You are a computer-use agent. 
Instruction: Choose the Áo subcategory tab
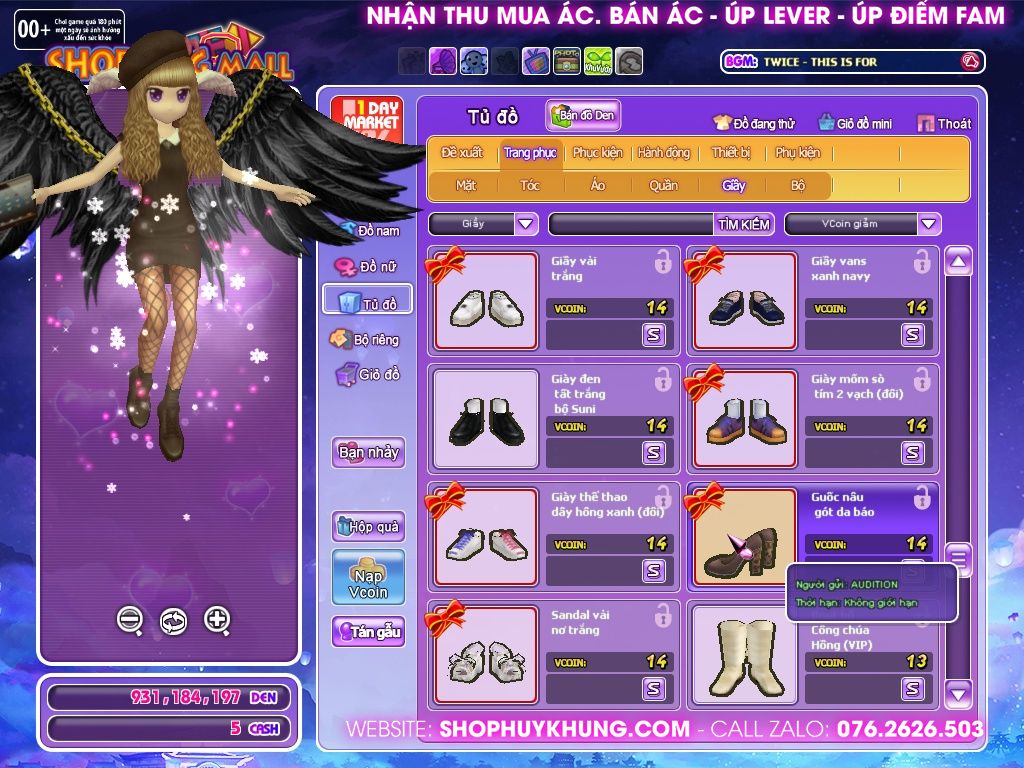(597, 185)
